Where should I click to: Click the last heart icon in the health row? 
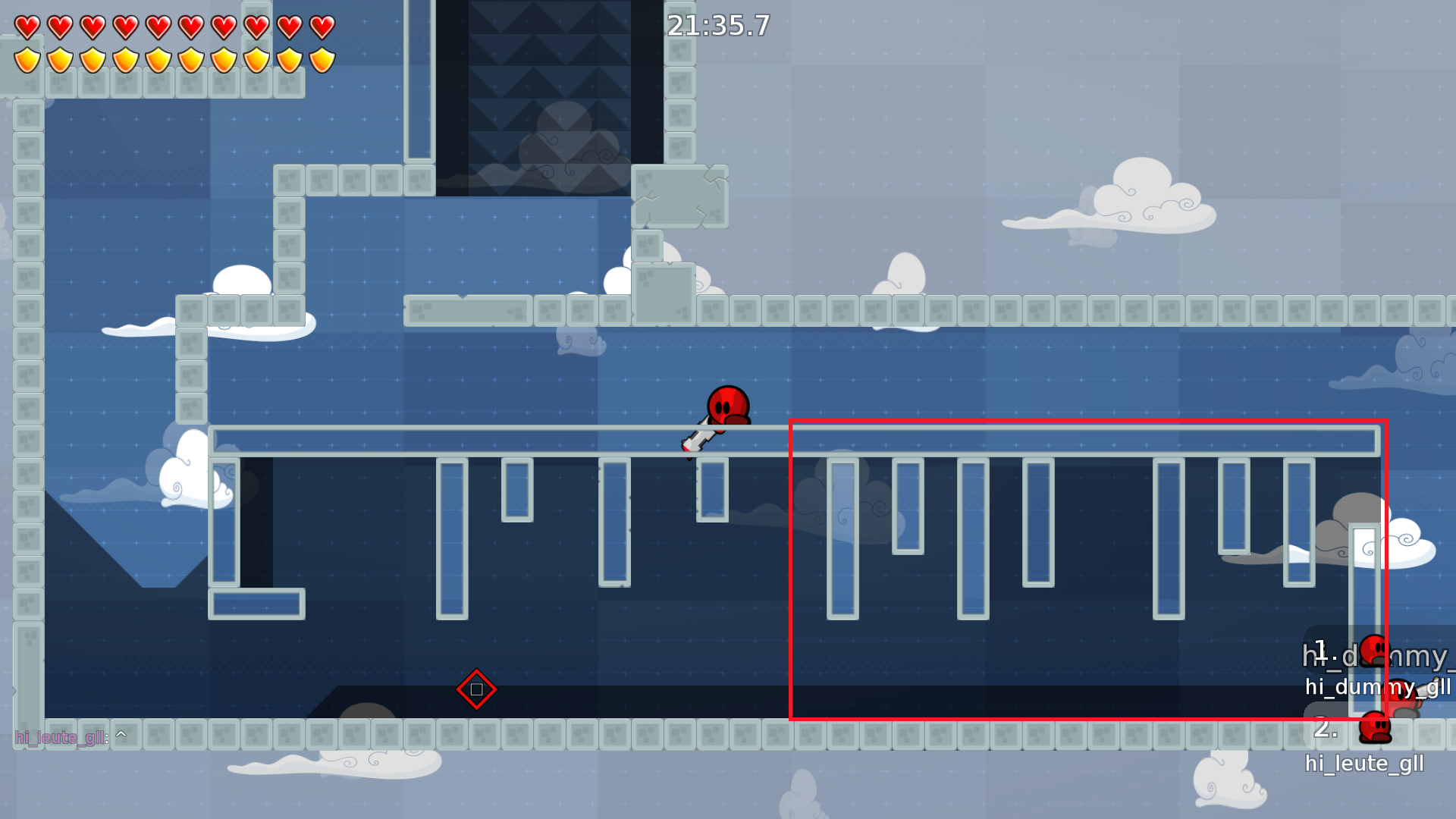click(x=322, y=27)
